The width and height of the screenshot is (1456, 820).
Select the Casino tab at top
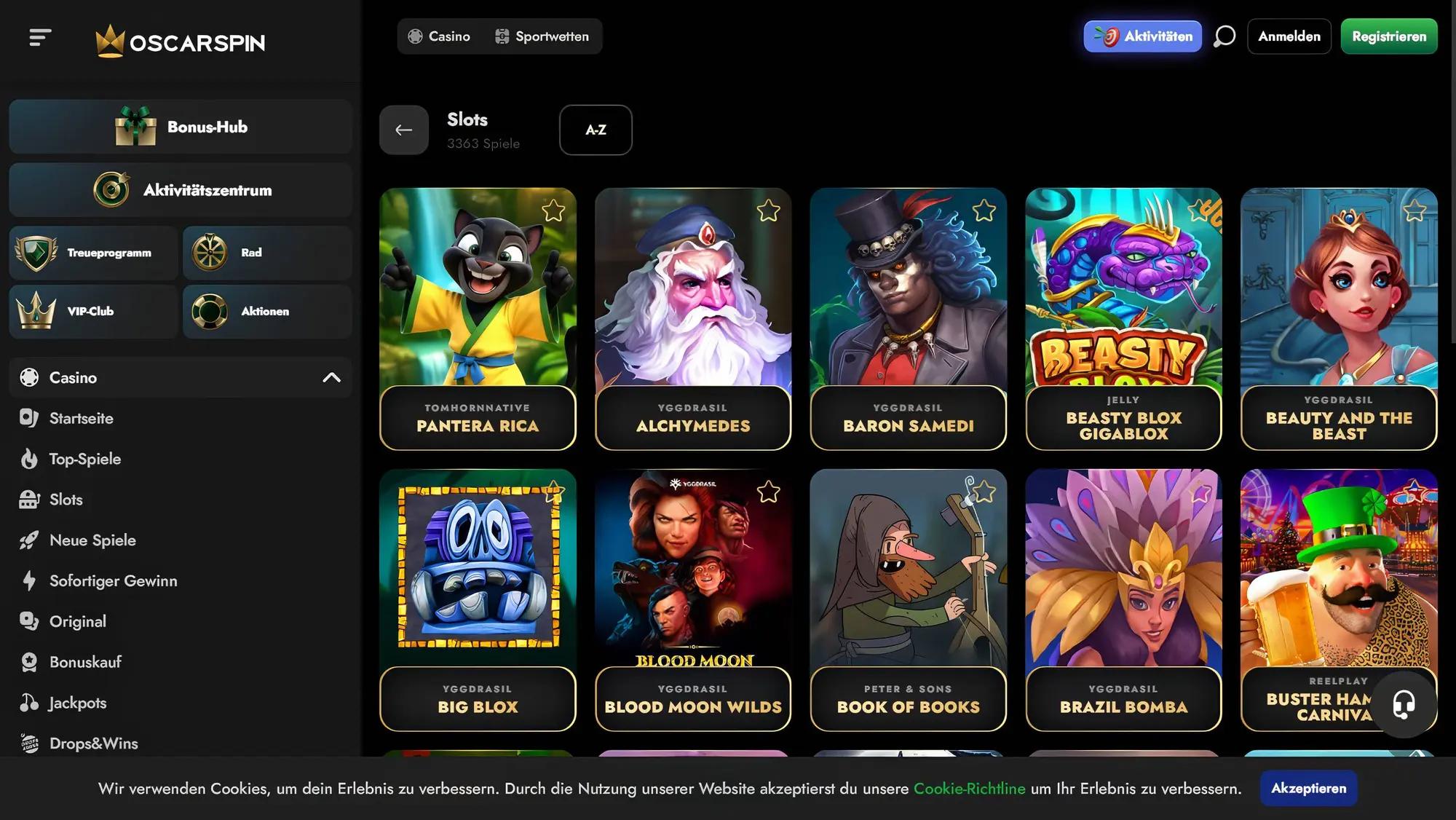pos(440,36)
